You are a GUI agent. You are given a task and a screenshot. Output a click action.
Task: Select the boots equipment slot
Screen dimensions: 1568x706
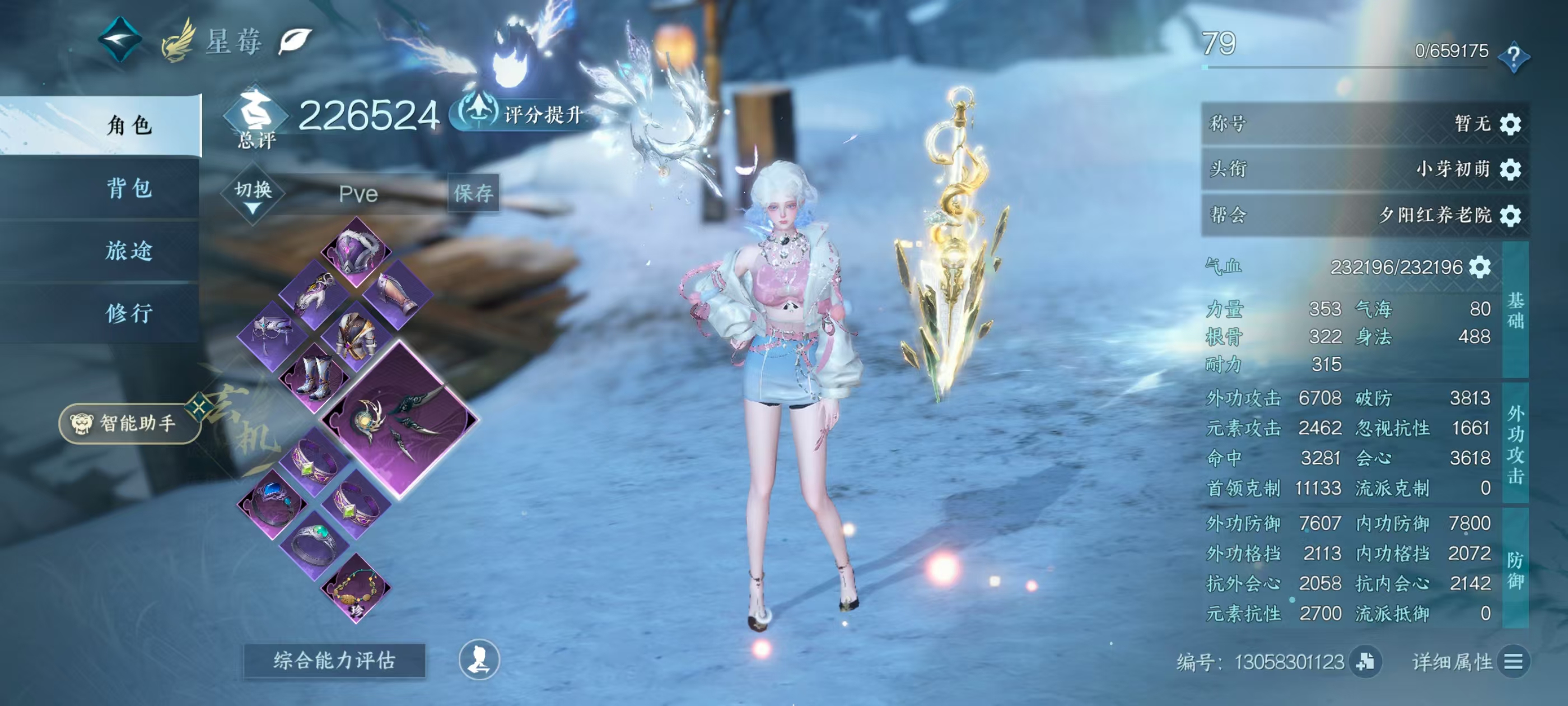pos(315,379)
